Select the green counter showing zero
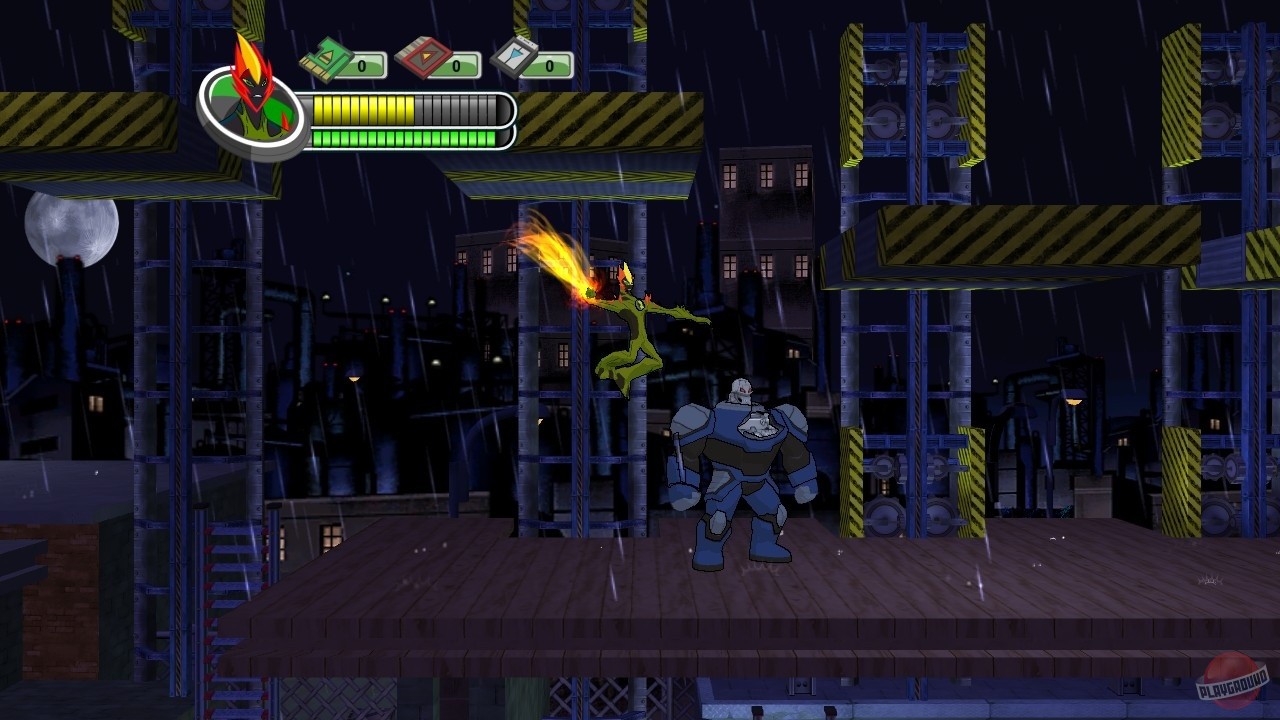The height and width of the screenshot is (720, 1280). click(363, 64)
